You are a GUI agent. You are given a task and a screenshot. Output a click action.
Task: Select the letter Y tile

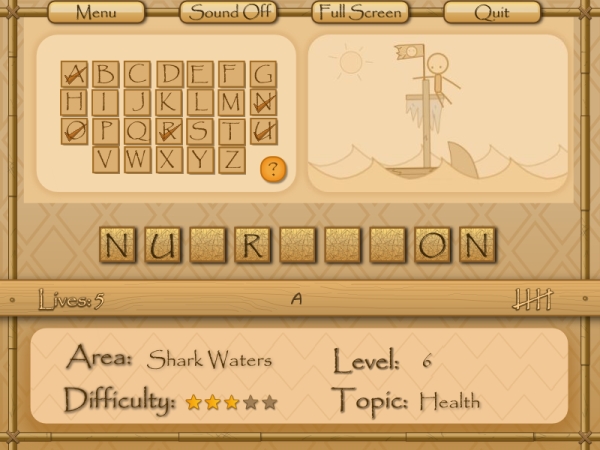(x=200, y=159)
